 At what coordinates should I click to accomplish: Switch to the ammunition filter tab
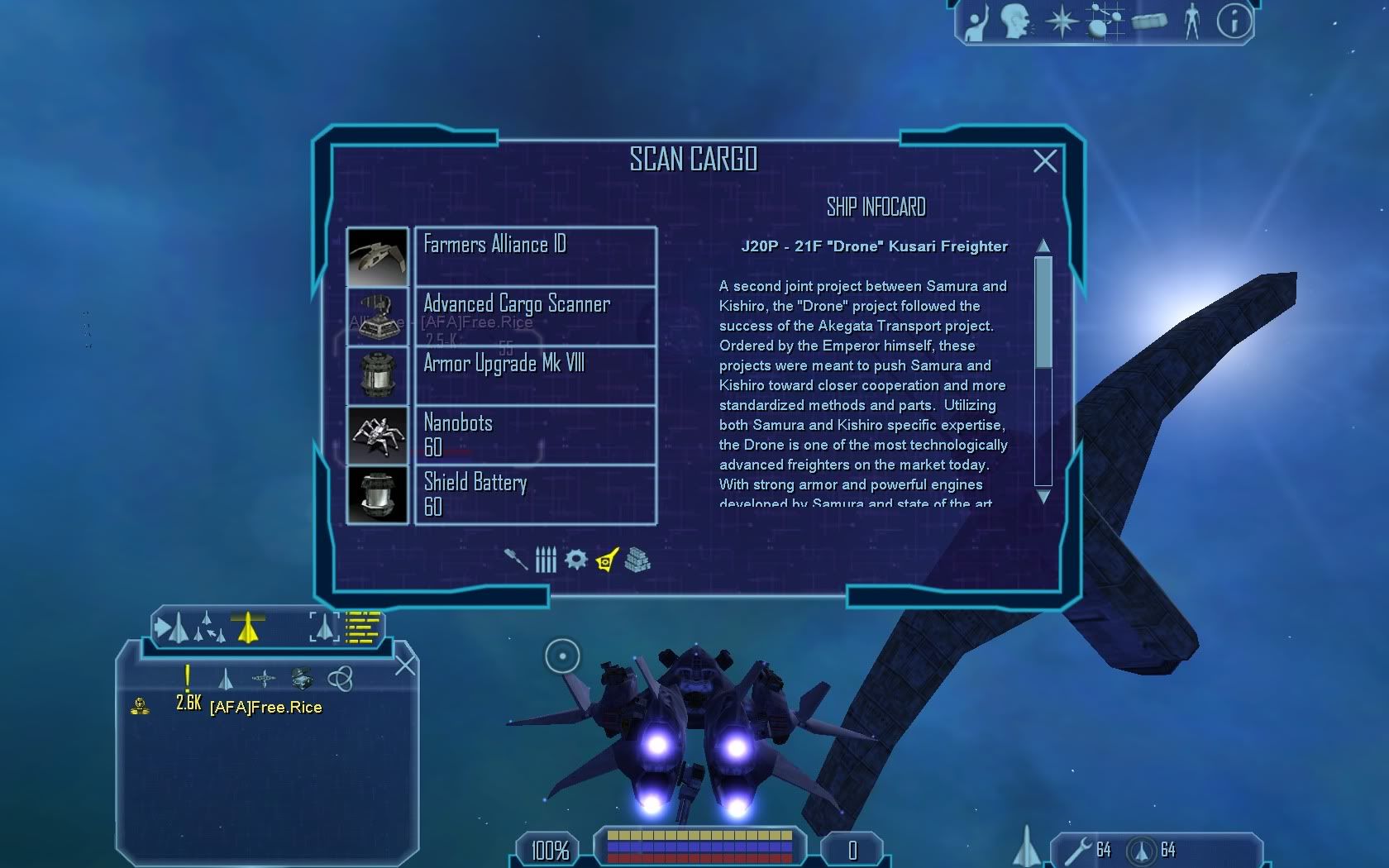coord(546,560)
